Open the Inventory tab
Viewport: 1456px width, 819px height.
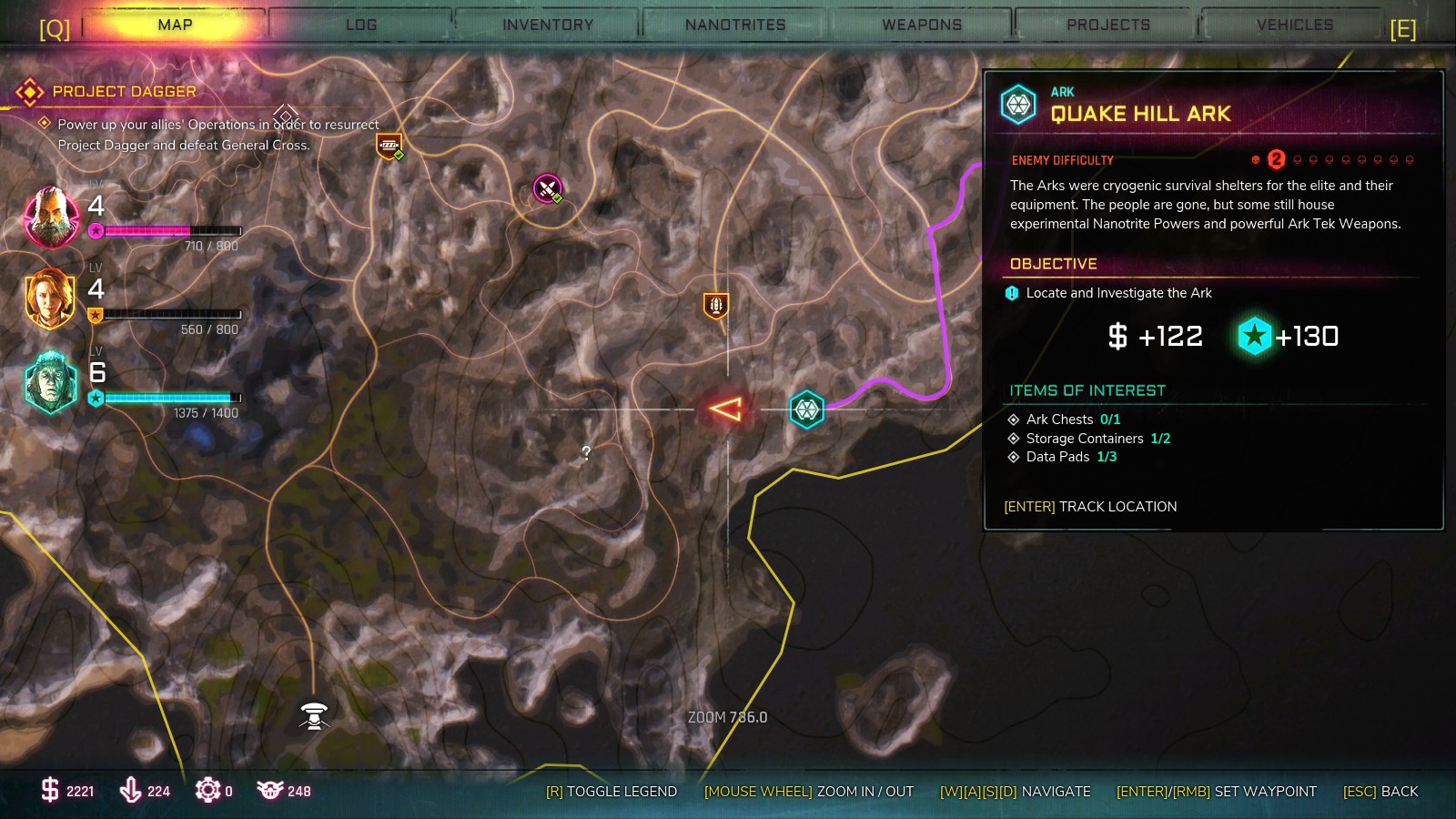(548, 25)
